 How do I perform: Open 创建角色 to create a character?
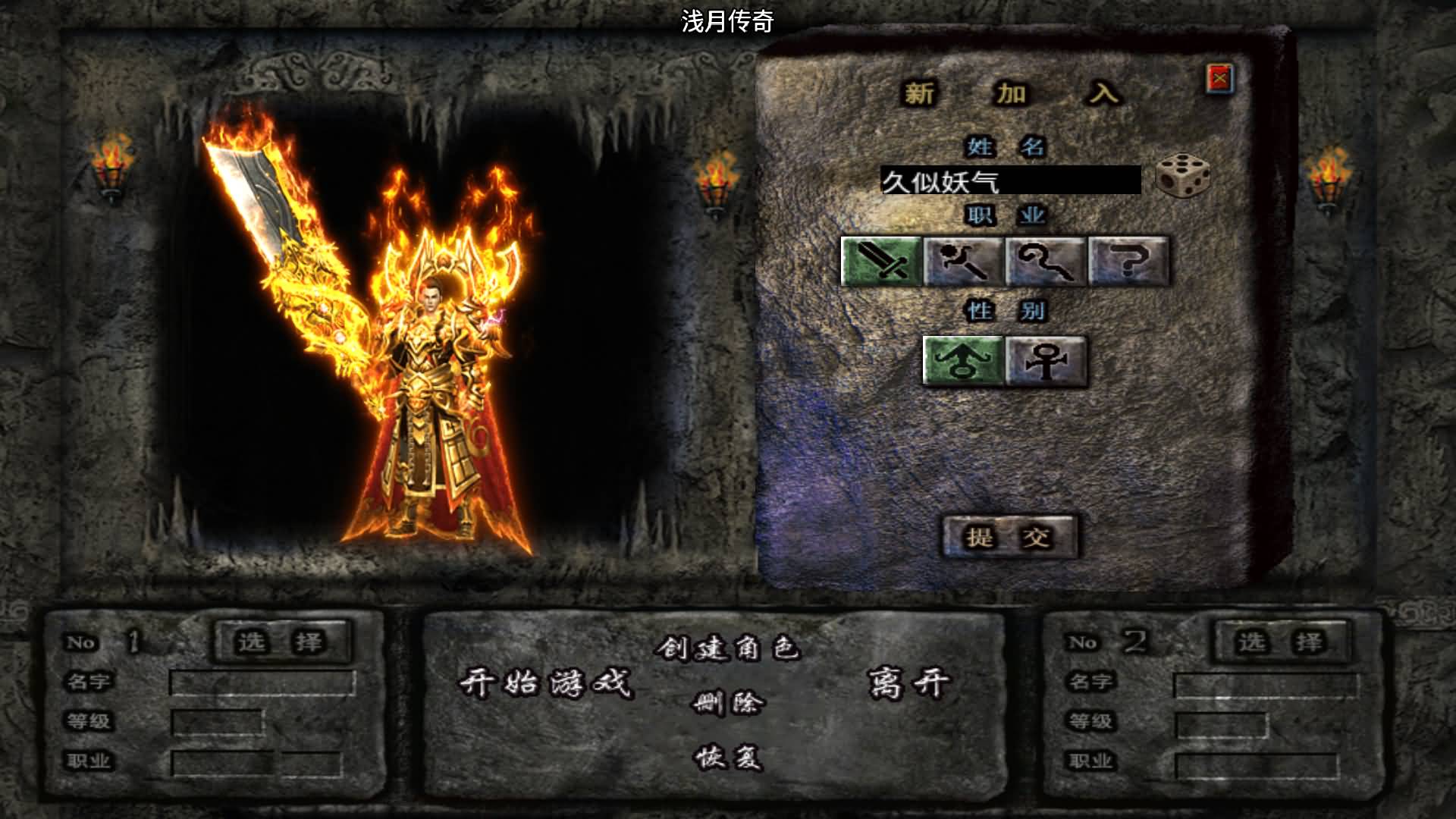pos(728,648)
